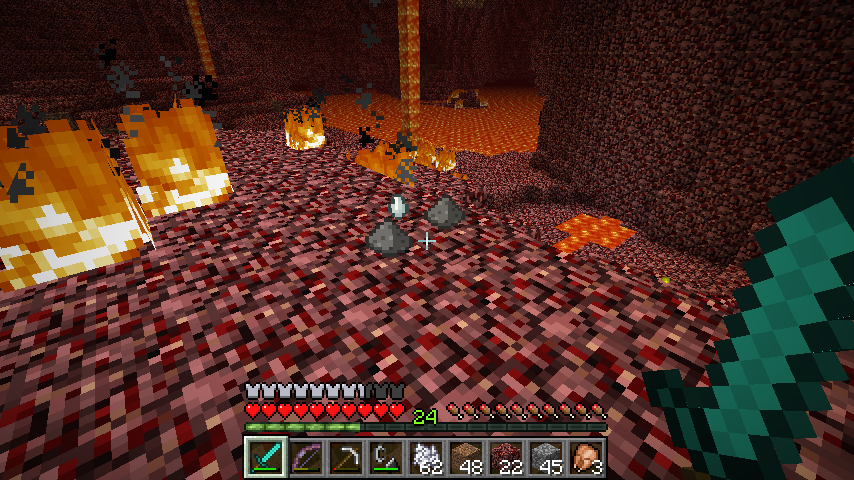
Task: Select the diamond sword hotbar slot
Action: click(x=266, y=458)
